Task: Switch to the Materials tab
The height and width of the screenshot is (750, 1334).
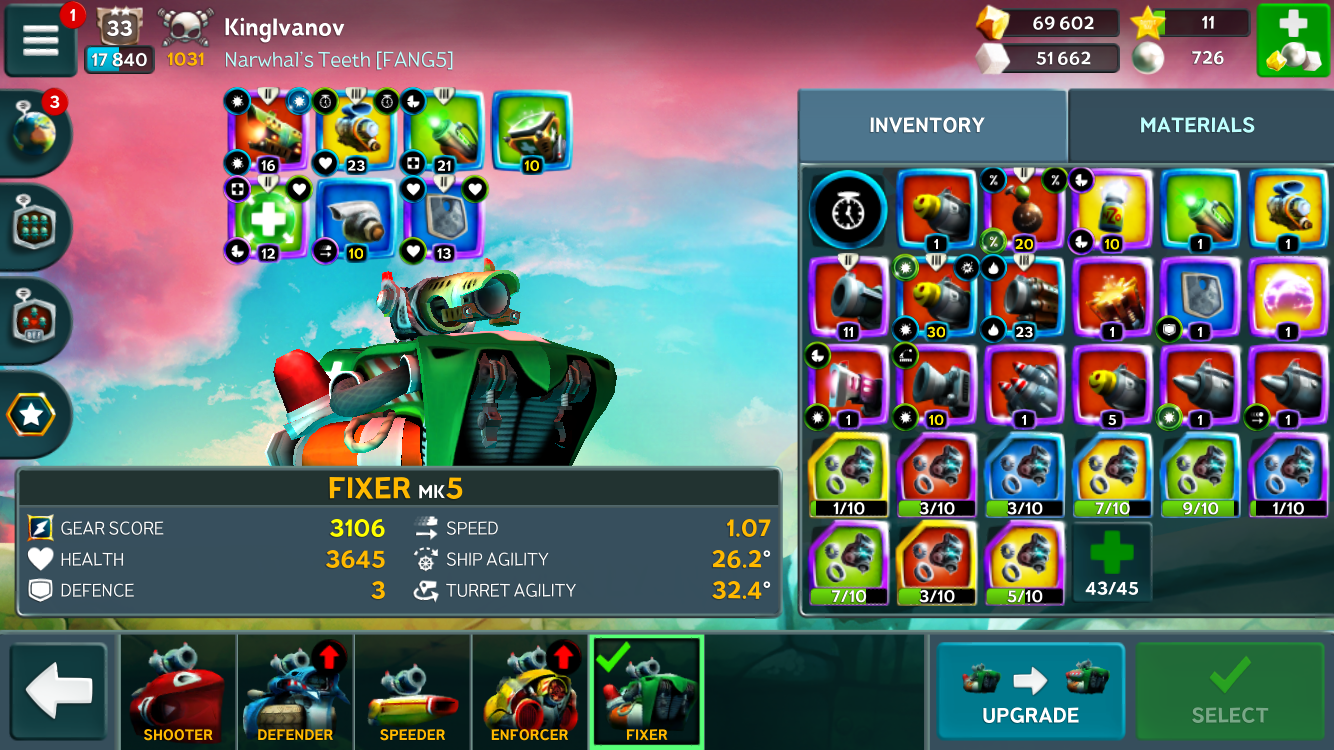Action: coord(1196,125)
